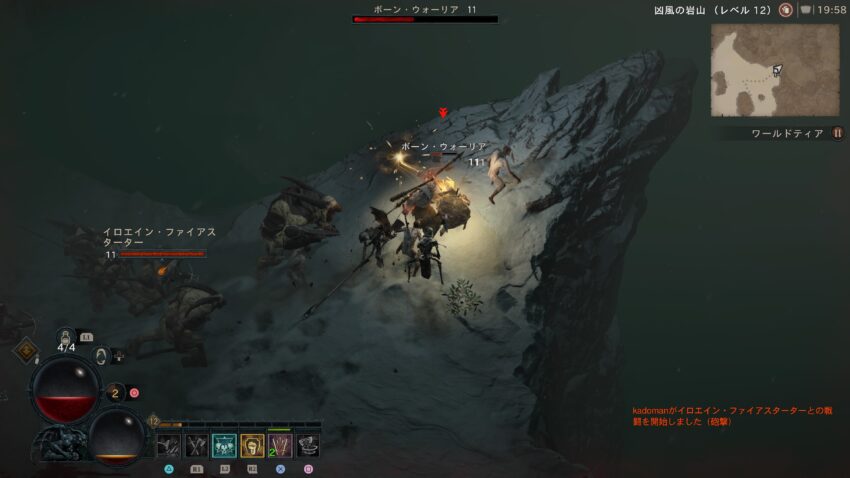The height and width of the screenshot is (478, 850).
Task: Select the first skill slot on the action bar
Action: point(168,446)
